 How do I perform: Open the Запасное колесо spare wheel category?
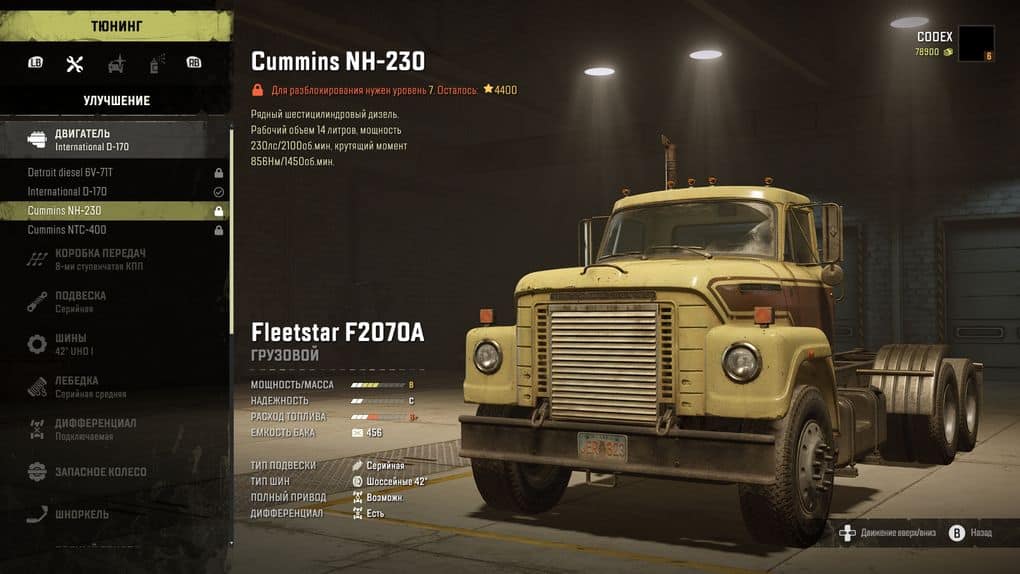click(x=100, y=471)
